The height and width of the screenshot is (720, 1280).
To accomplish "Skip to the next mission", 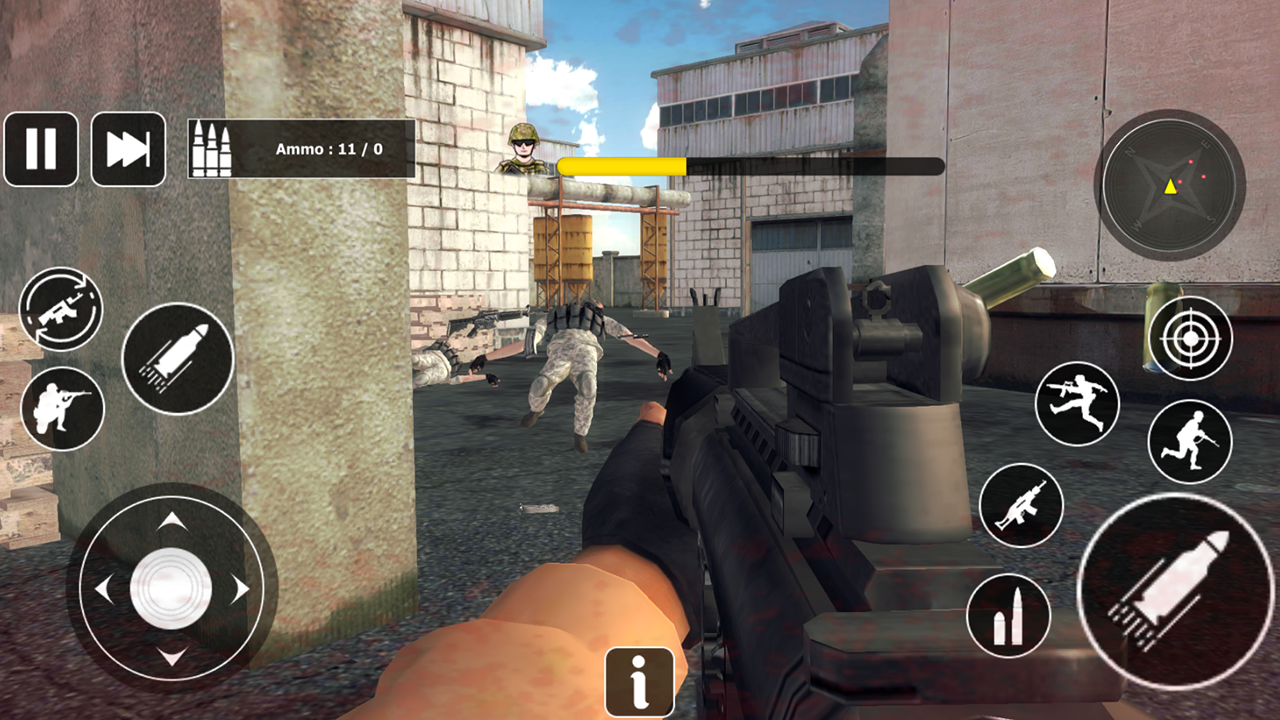I will coord(127,148).
